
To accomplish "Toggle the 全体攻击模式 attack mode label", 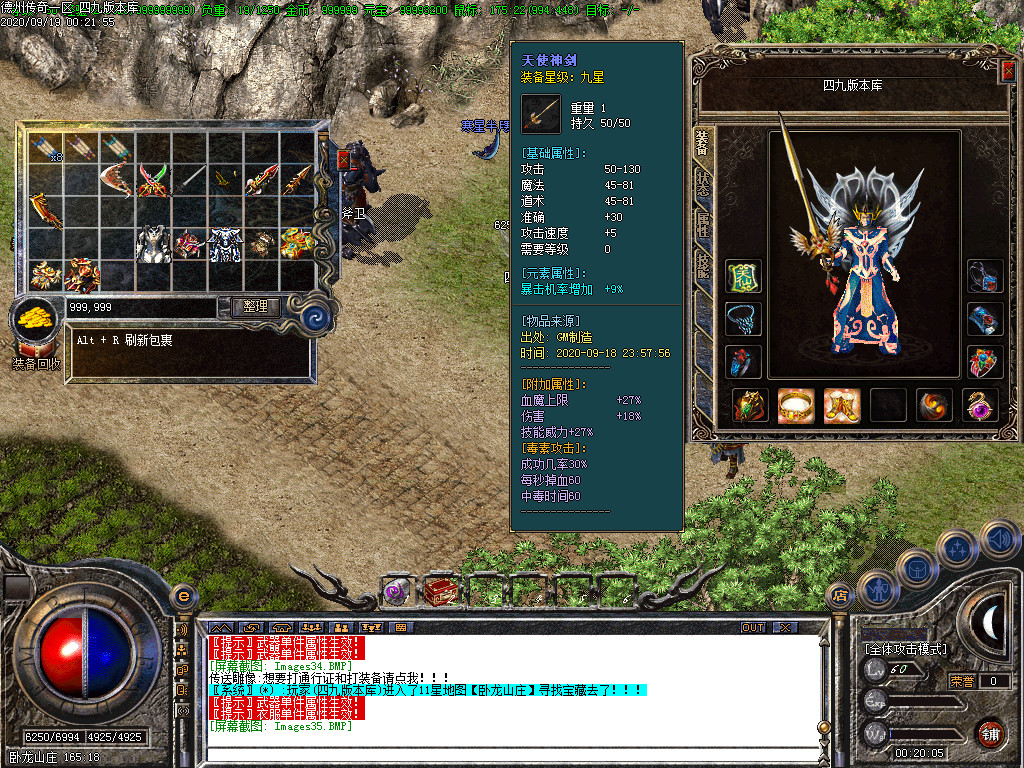I will coord(905,648).
